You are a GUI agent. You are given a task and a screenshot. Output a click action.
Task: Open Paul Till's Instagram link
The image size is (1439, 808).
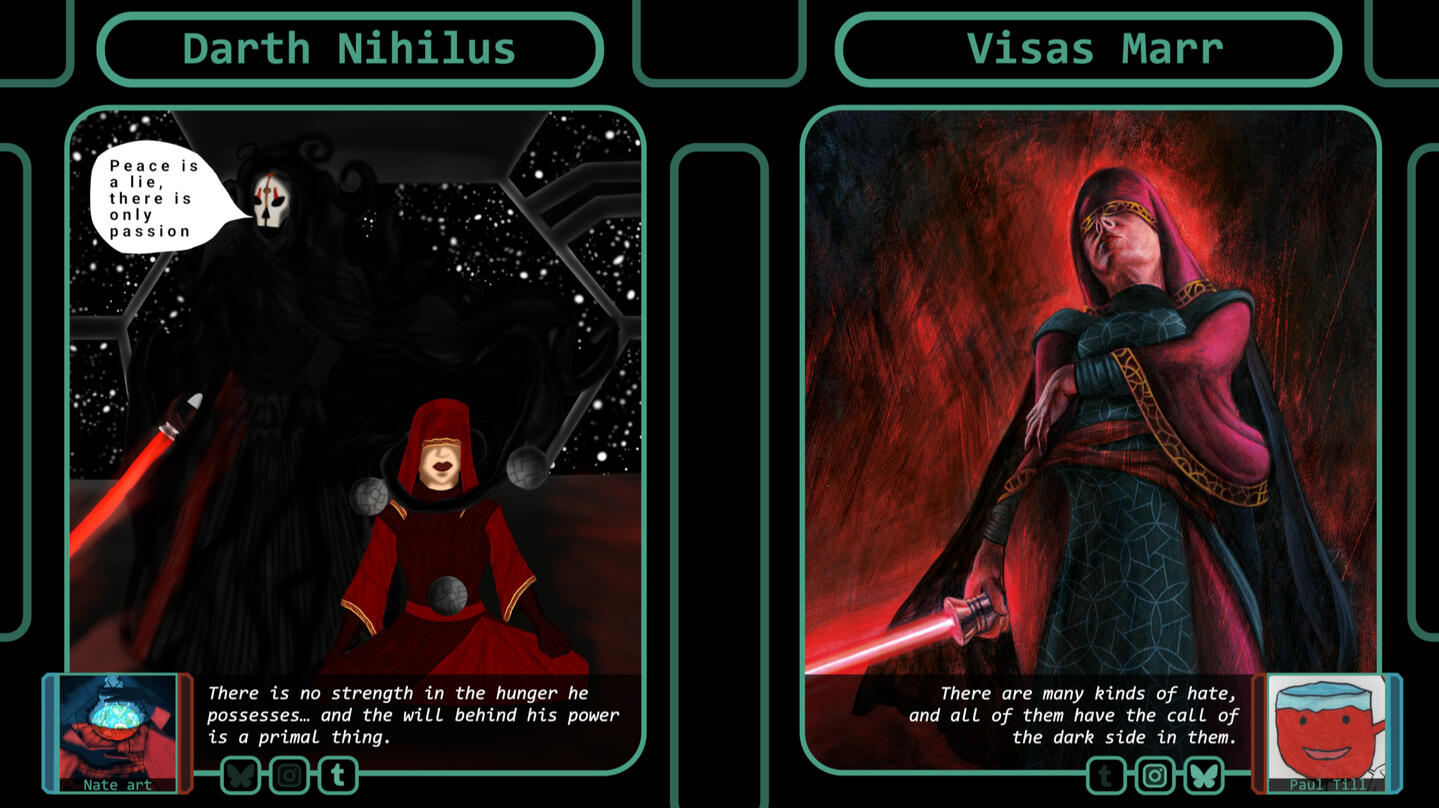click(x=1155, y=775)
